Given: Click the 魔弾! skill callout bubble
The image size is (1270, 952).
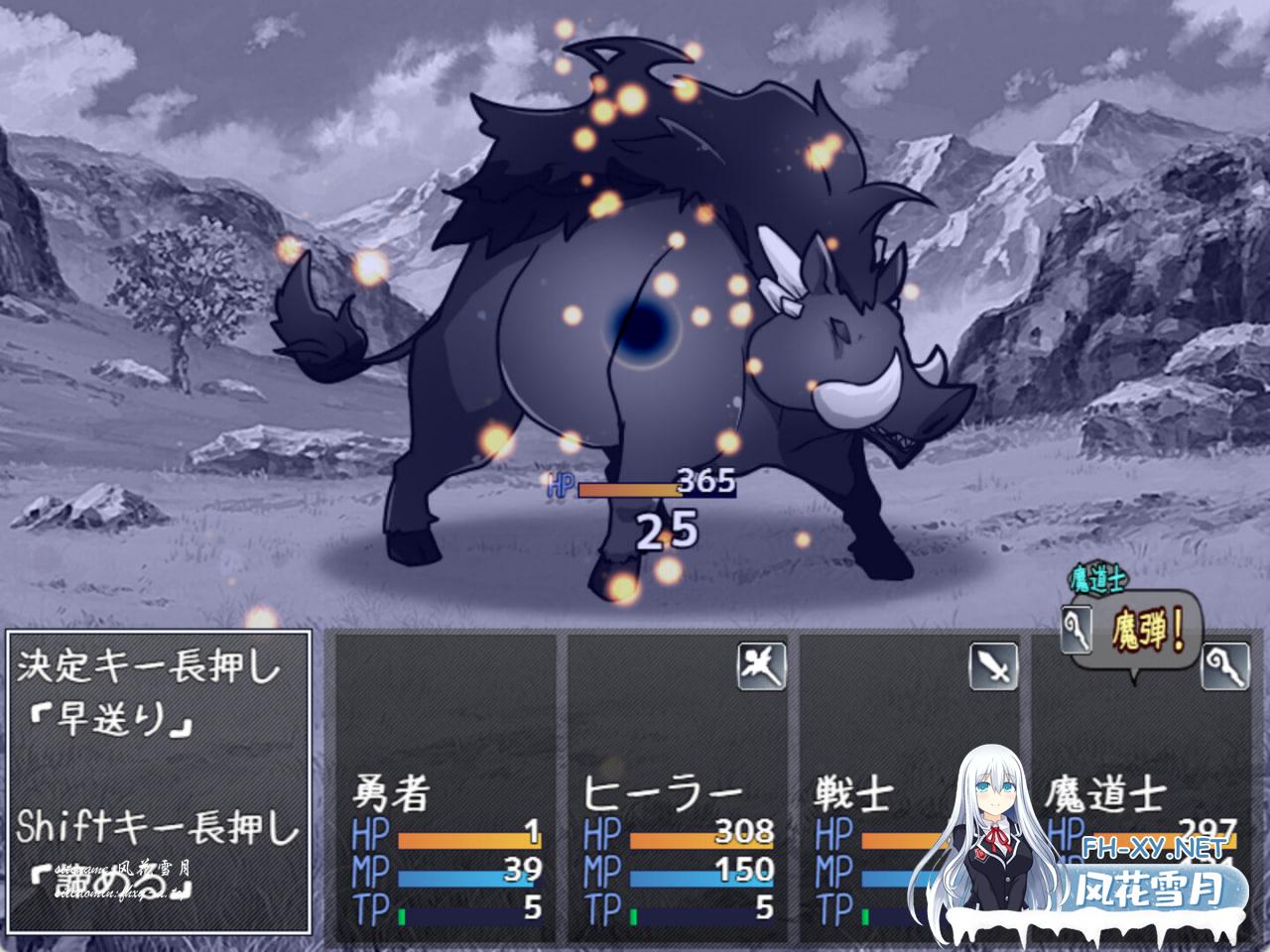Looking at the screenshot, I should [1150, 632].
